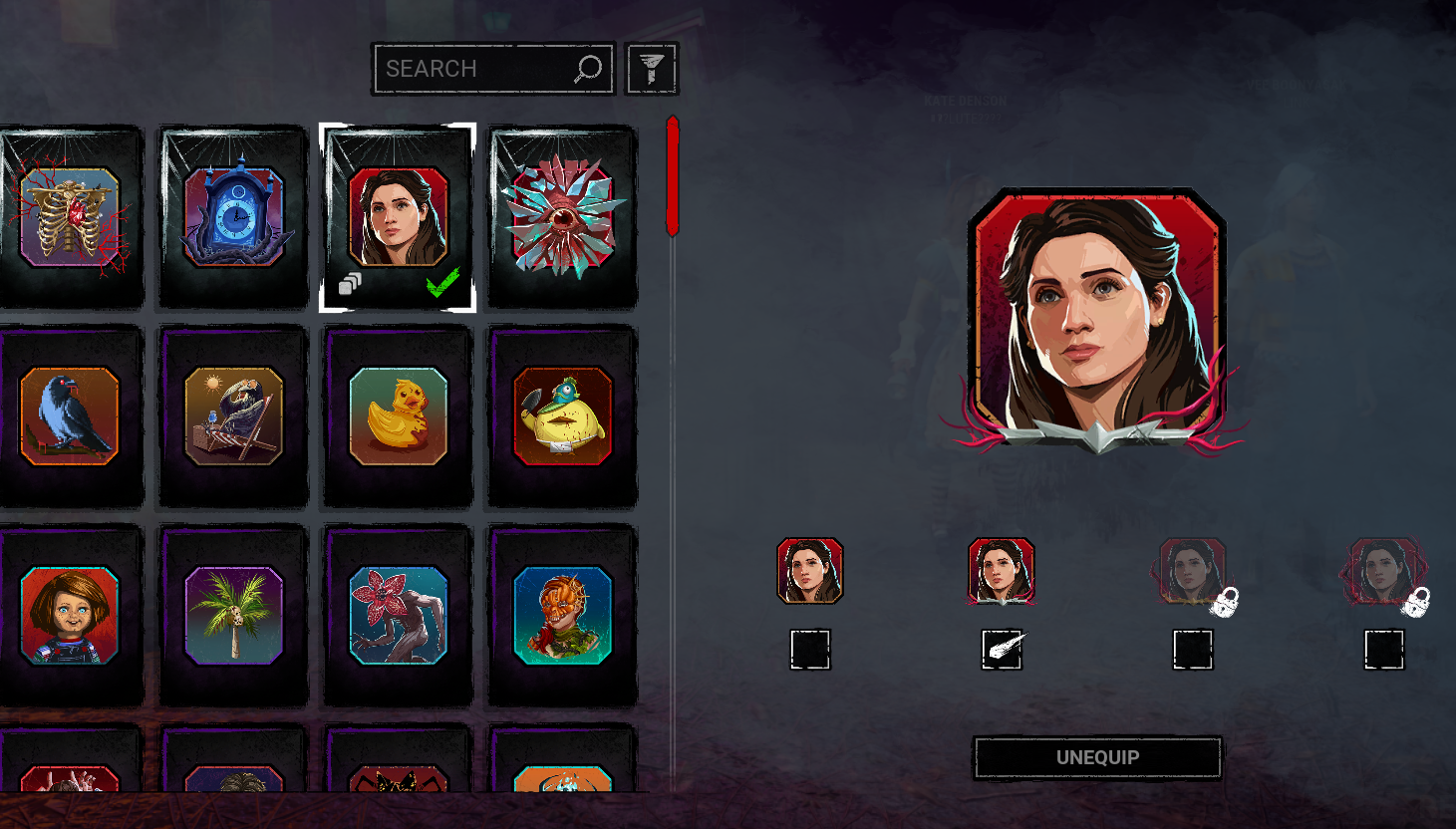Image resolution: width=1456 pixels, height=829 pixels.
Task: Choose the beach deck chair portrait
Action: 234,415
